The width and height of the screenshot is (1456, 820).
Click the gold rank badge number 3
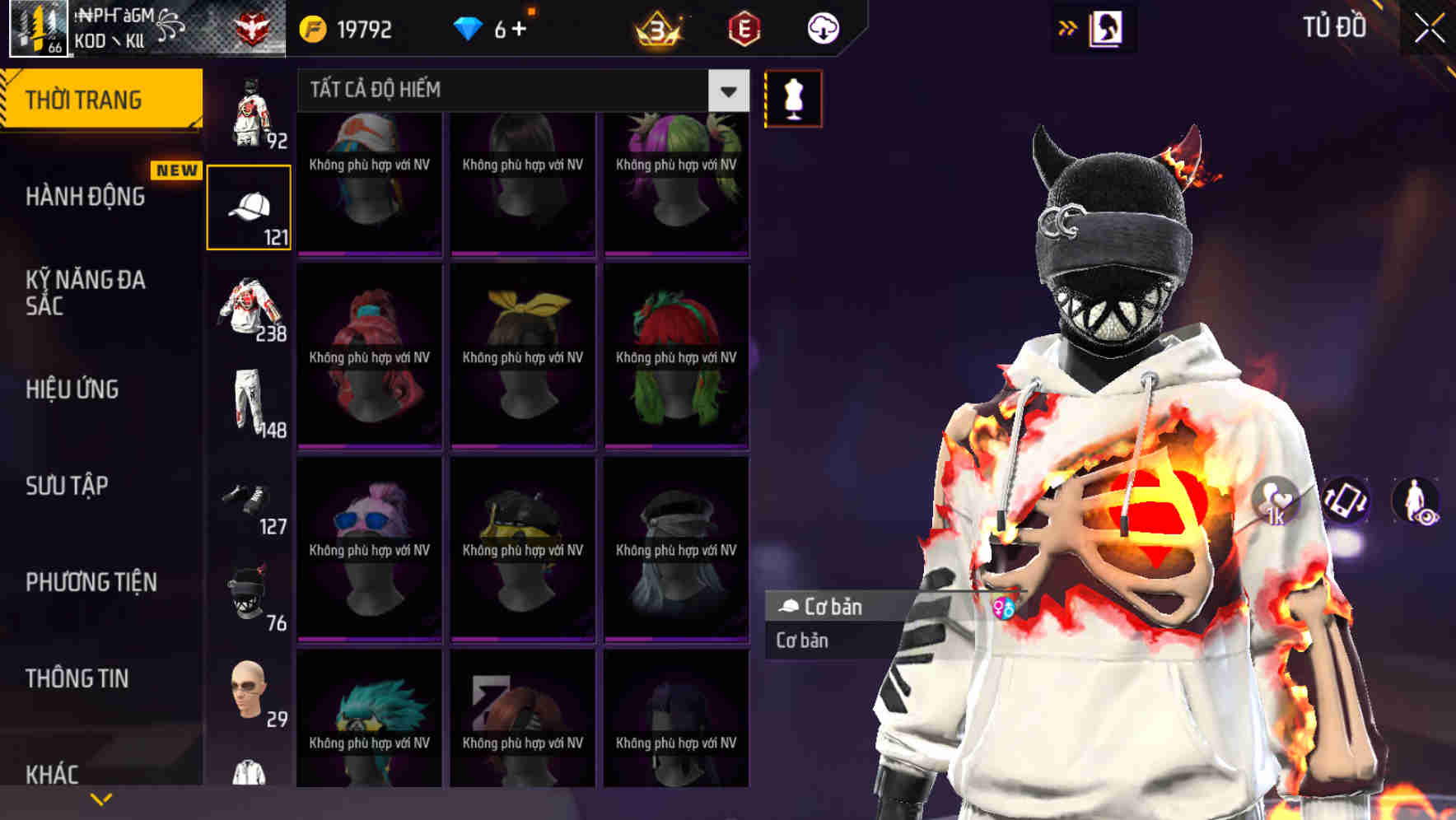click(x=655, y=27)
